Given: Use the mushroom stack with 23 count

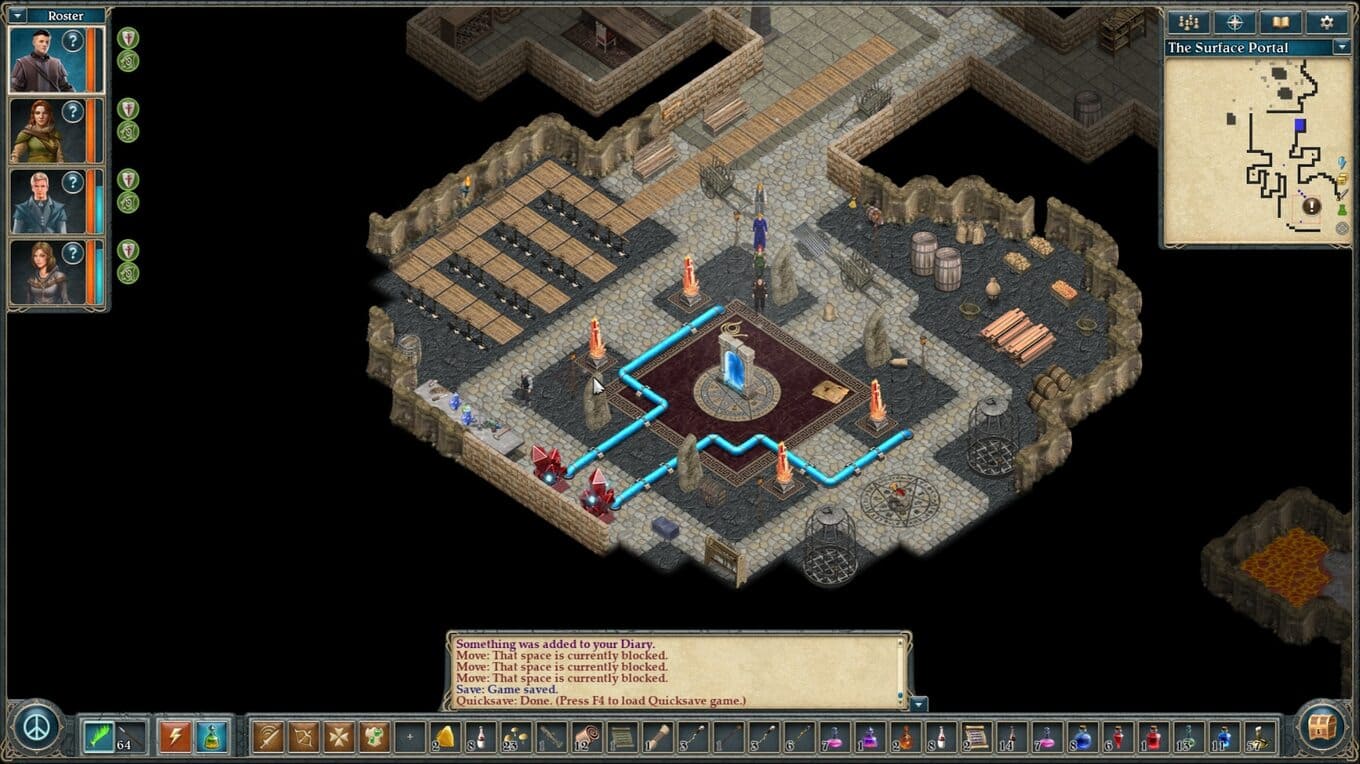Looking at the screenshot, I should pos(516,737).
